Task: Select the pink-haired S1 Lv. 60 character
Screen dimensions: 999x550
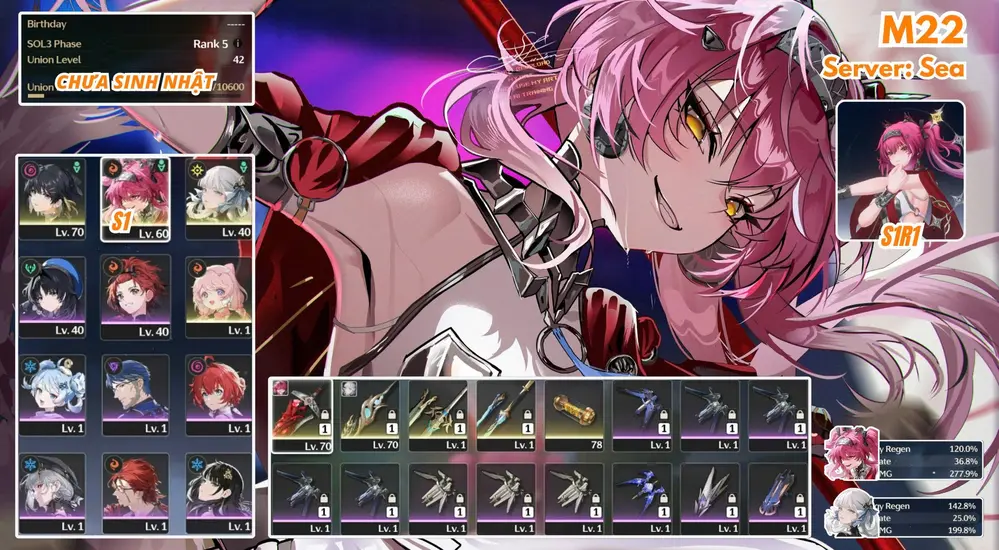Action: pyautogui.click(x=135, y=199)
